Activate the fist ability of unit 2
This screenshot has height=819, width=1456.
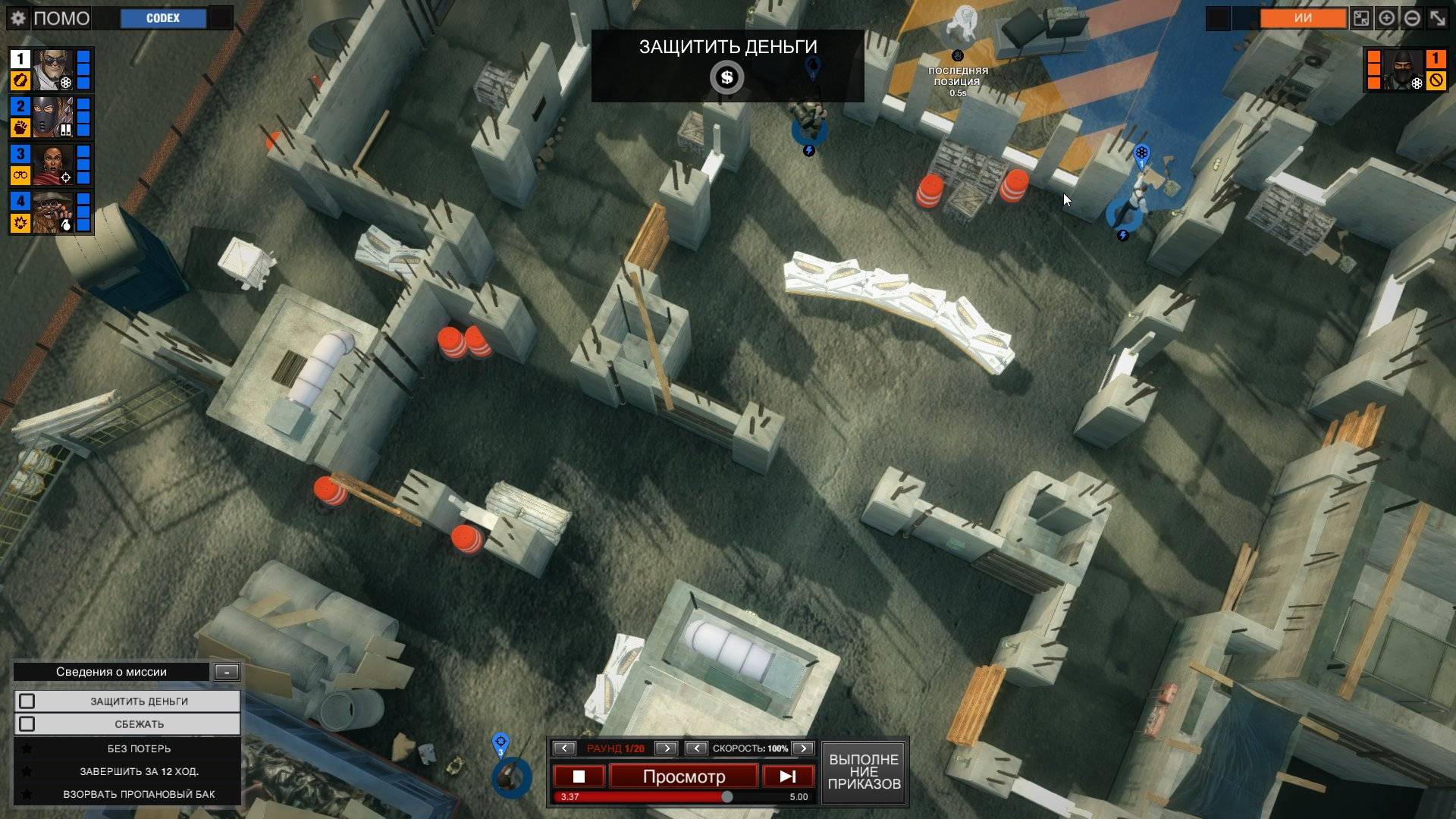click(20, 127)
